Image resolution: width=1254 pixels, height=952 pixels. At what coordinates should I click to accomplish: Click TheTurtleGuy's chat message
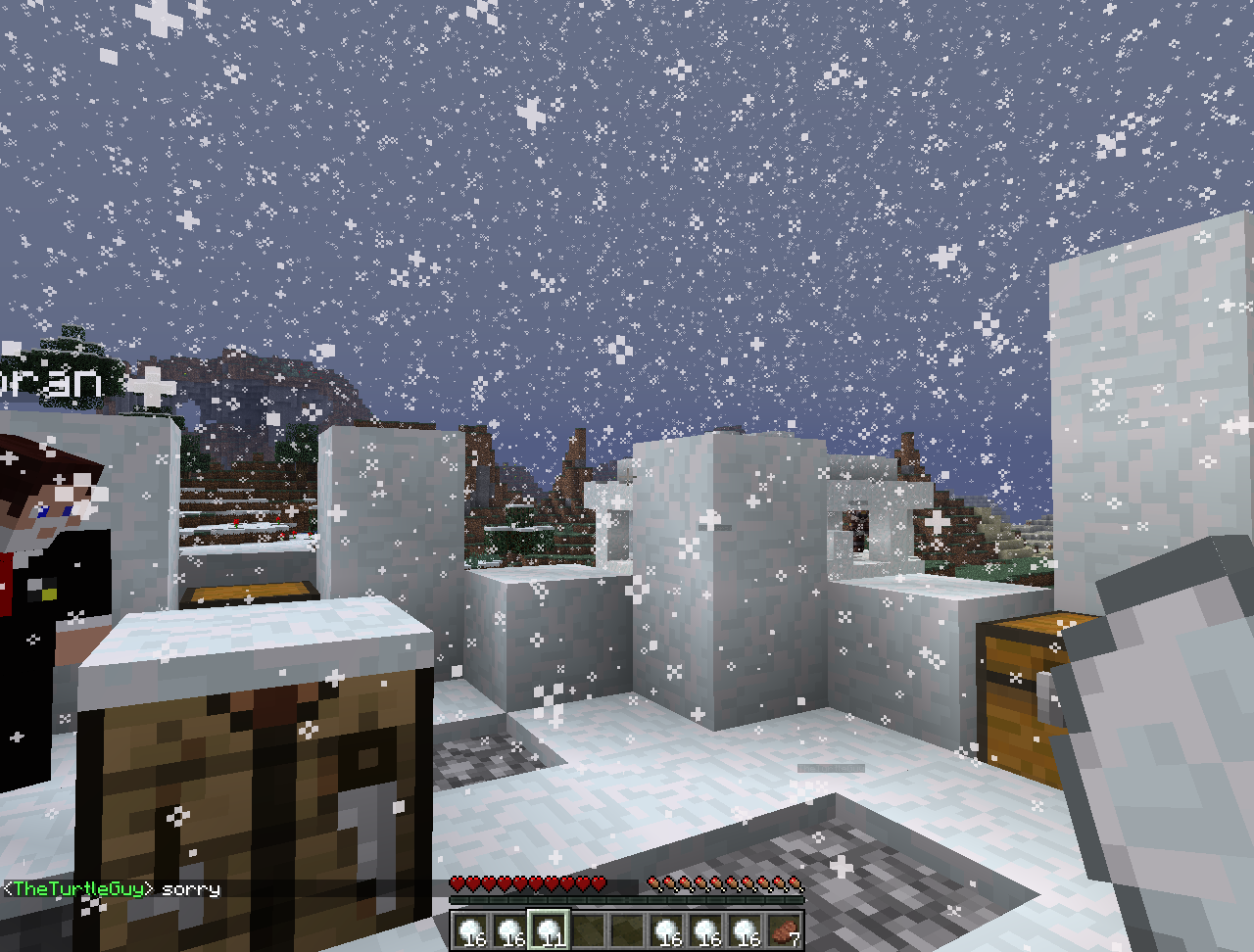tap(113, 888)
